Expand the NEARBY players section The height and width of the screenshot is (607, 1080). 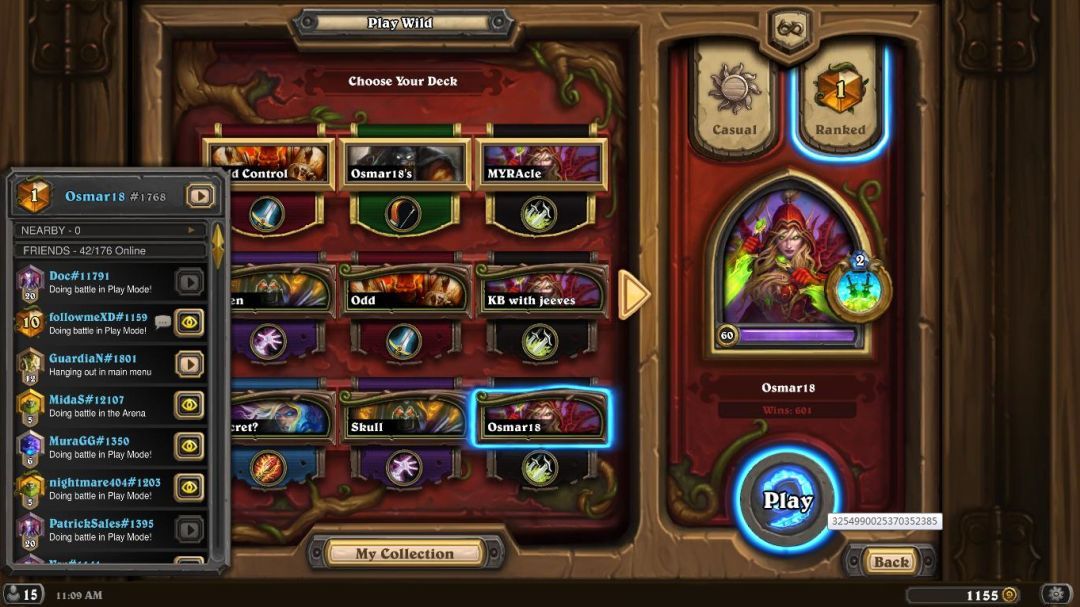(x=108, y=230)
